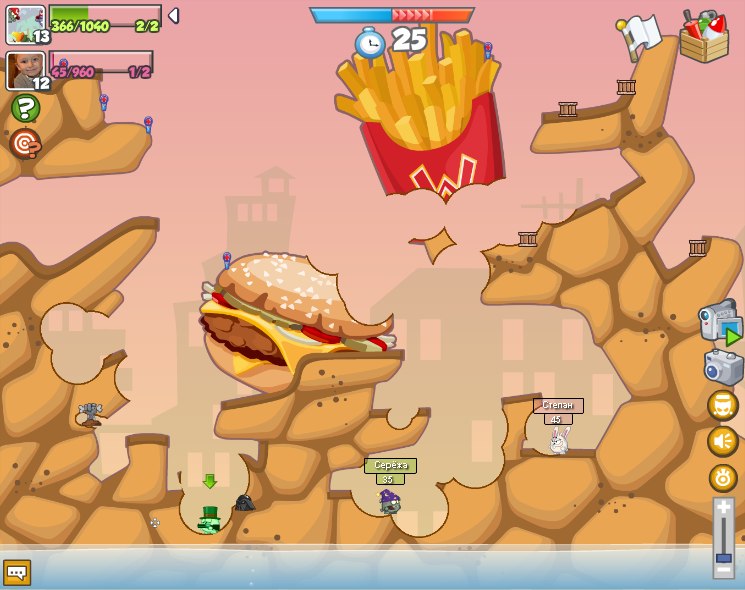Image resolution: width=745 pixels, height=590 pixels.
Task: Click the zoom slider handle
Action: pos(723,558)
